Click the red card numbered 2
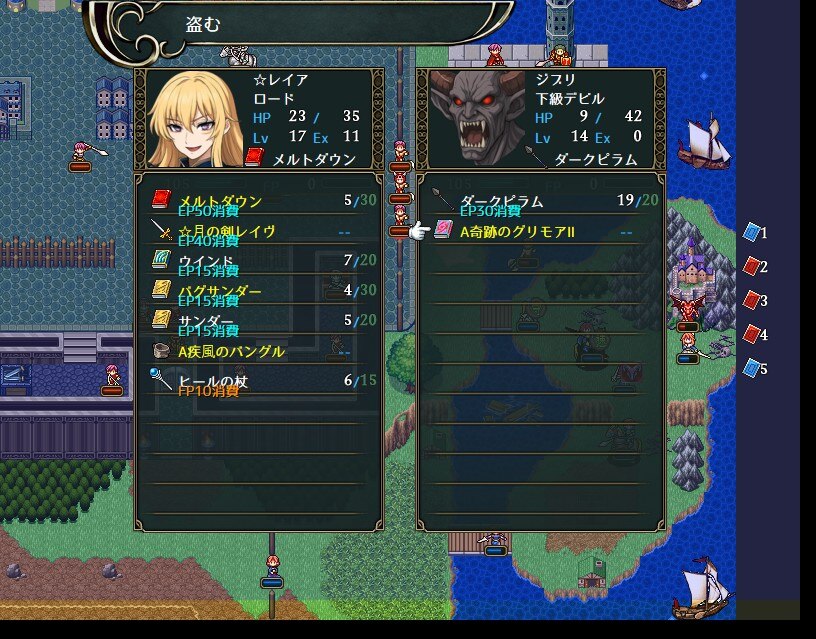 coord(753,267)
